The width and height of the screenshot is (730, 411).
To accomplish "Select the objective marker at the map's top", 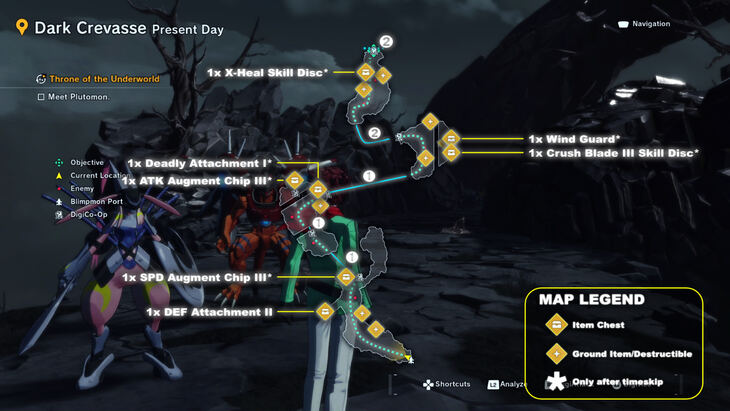I will 372,50.
